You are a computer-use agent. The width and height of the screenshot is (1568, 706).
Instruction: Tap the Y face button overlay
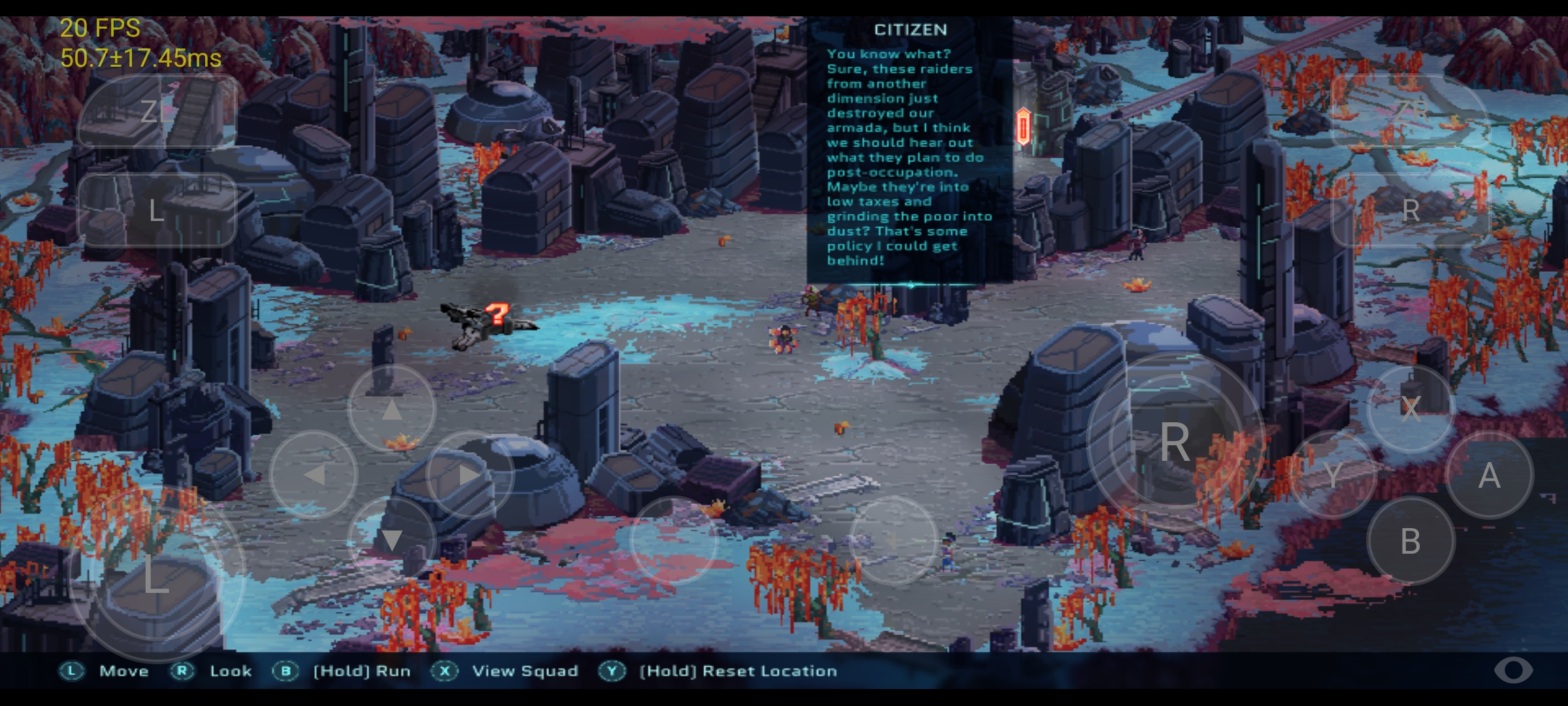[x=1333, y=475]
